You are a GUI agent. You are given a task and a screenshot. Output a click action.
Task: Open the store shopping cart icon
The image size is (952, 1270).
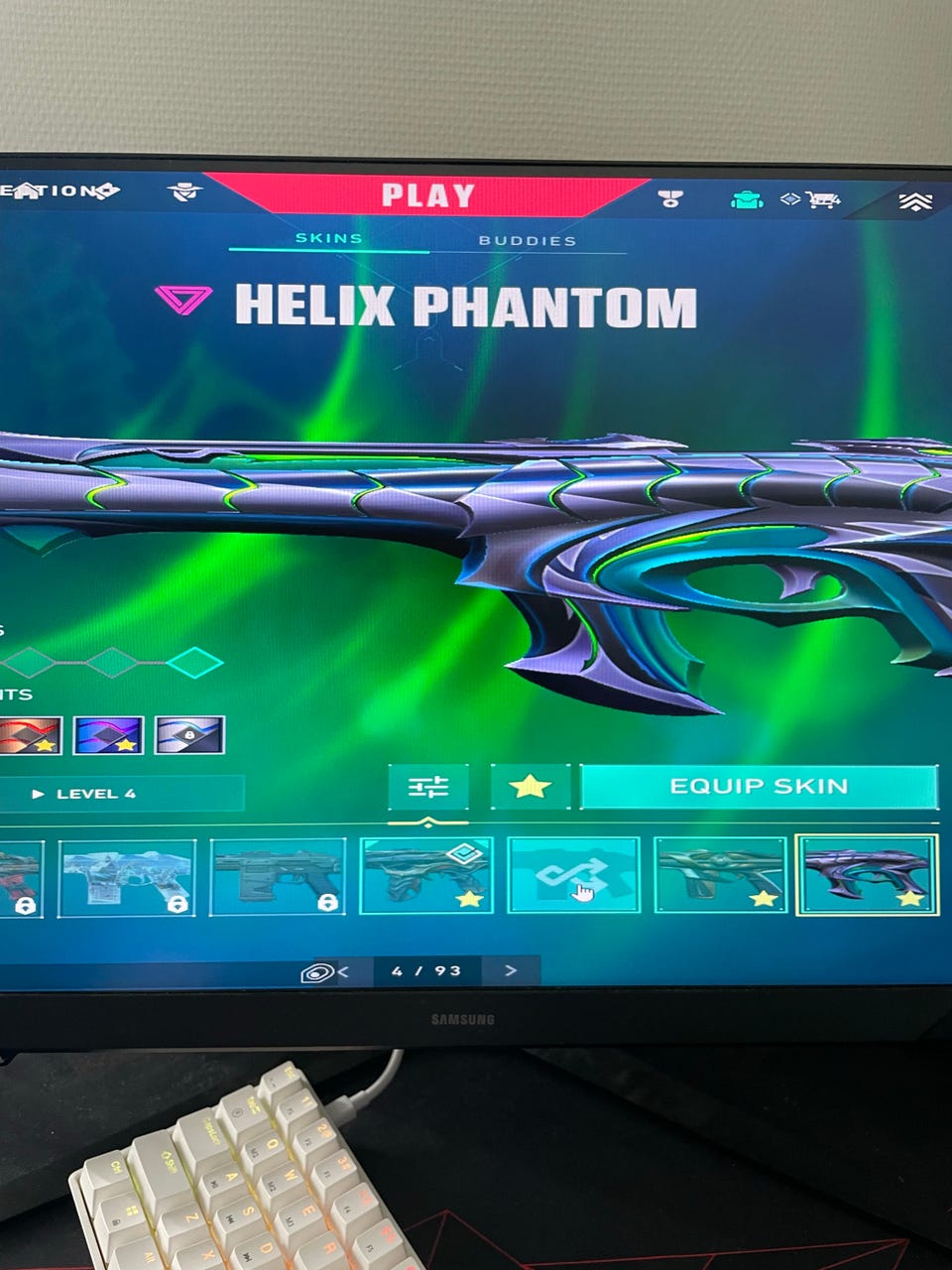[821, 199]
